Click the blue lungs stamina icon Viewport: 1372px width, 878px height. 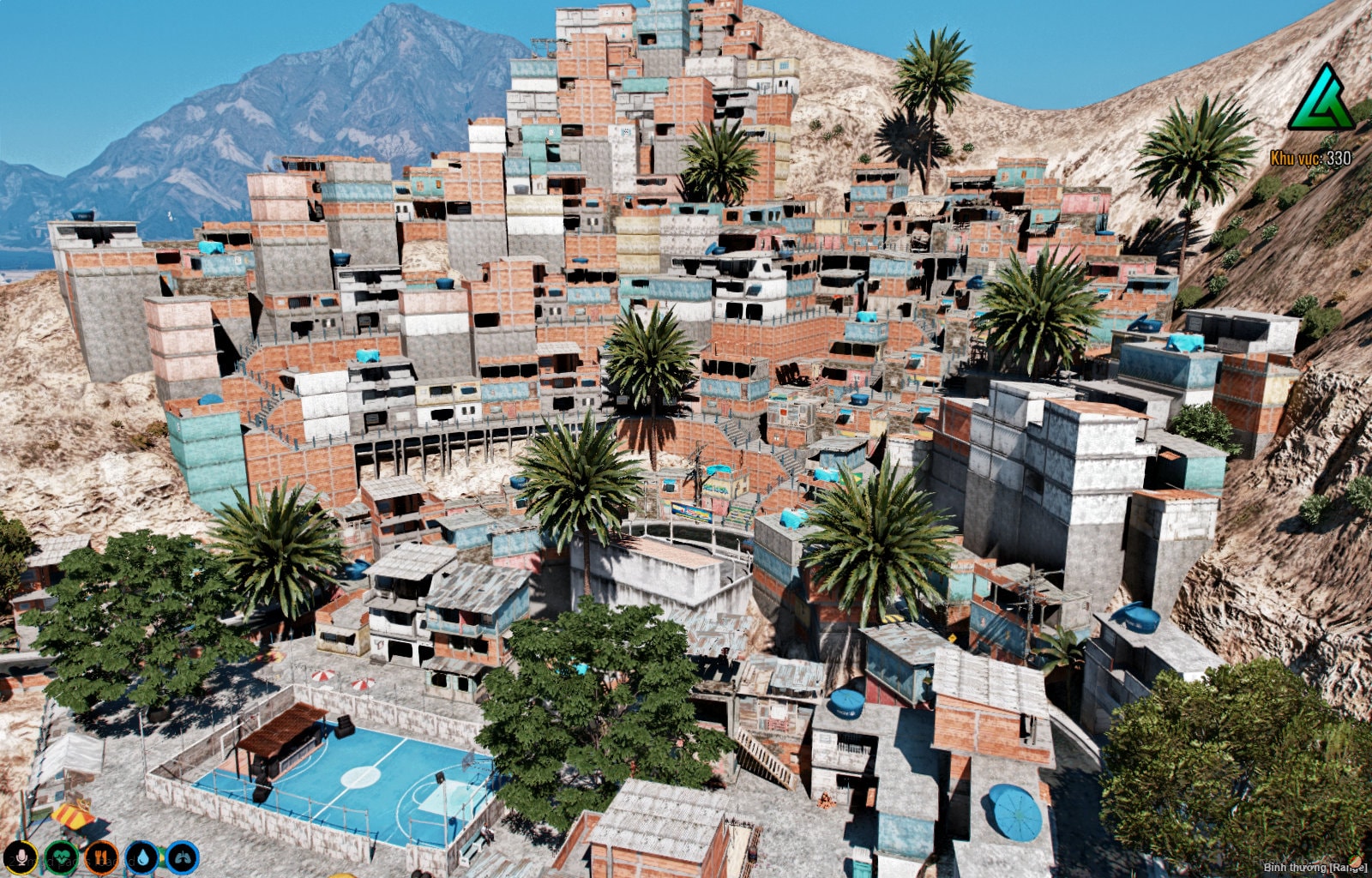pyautogui.click(x=183, y=857)
